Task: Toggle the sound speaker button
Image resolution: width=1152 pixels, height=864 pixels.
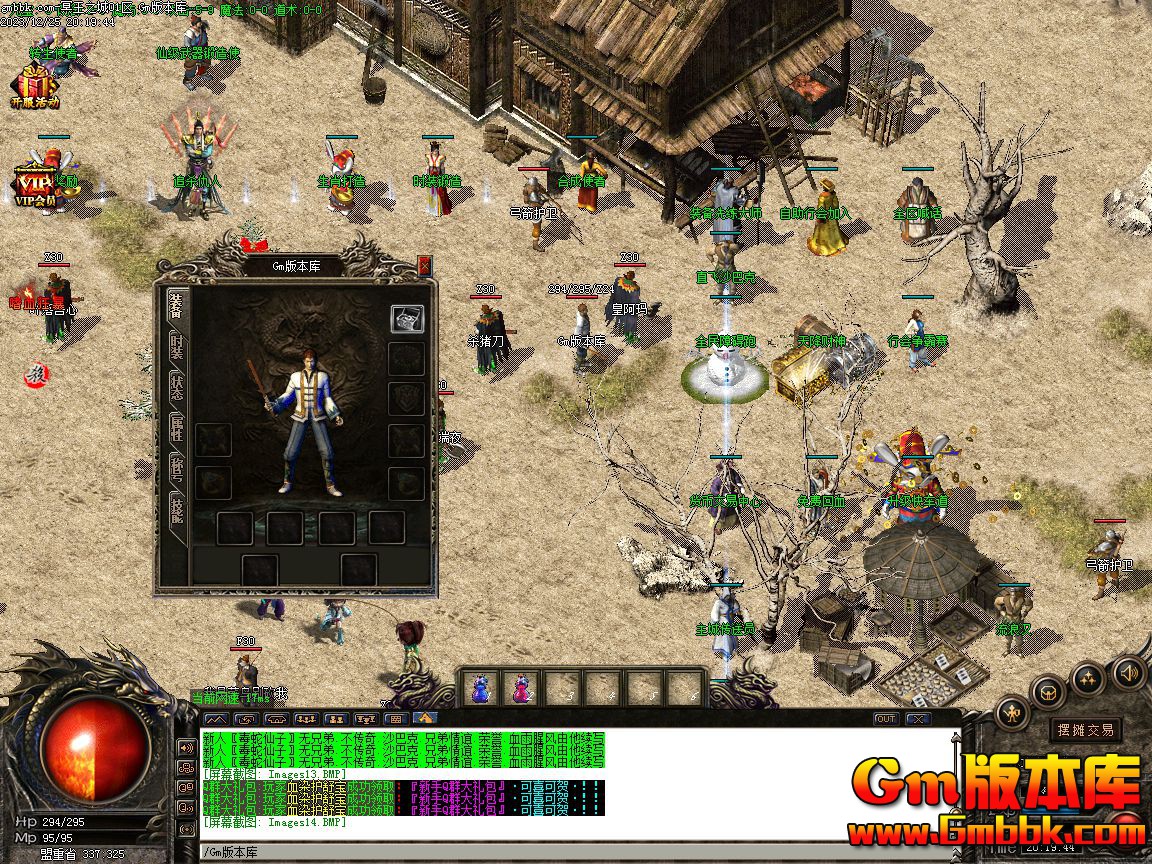Action: coord(1129,671)
